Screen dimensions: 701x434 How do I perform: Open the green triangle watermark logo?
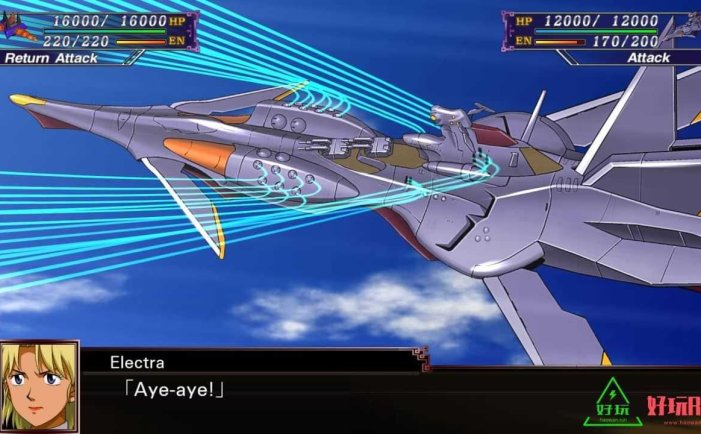click(615, 402)
